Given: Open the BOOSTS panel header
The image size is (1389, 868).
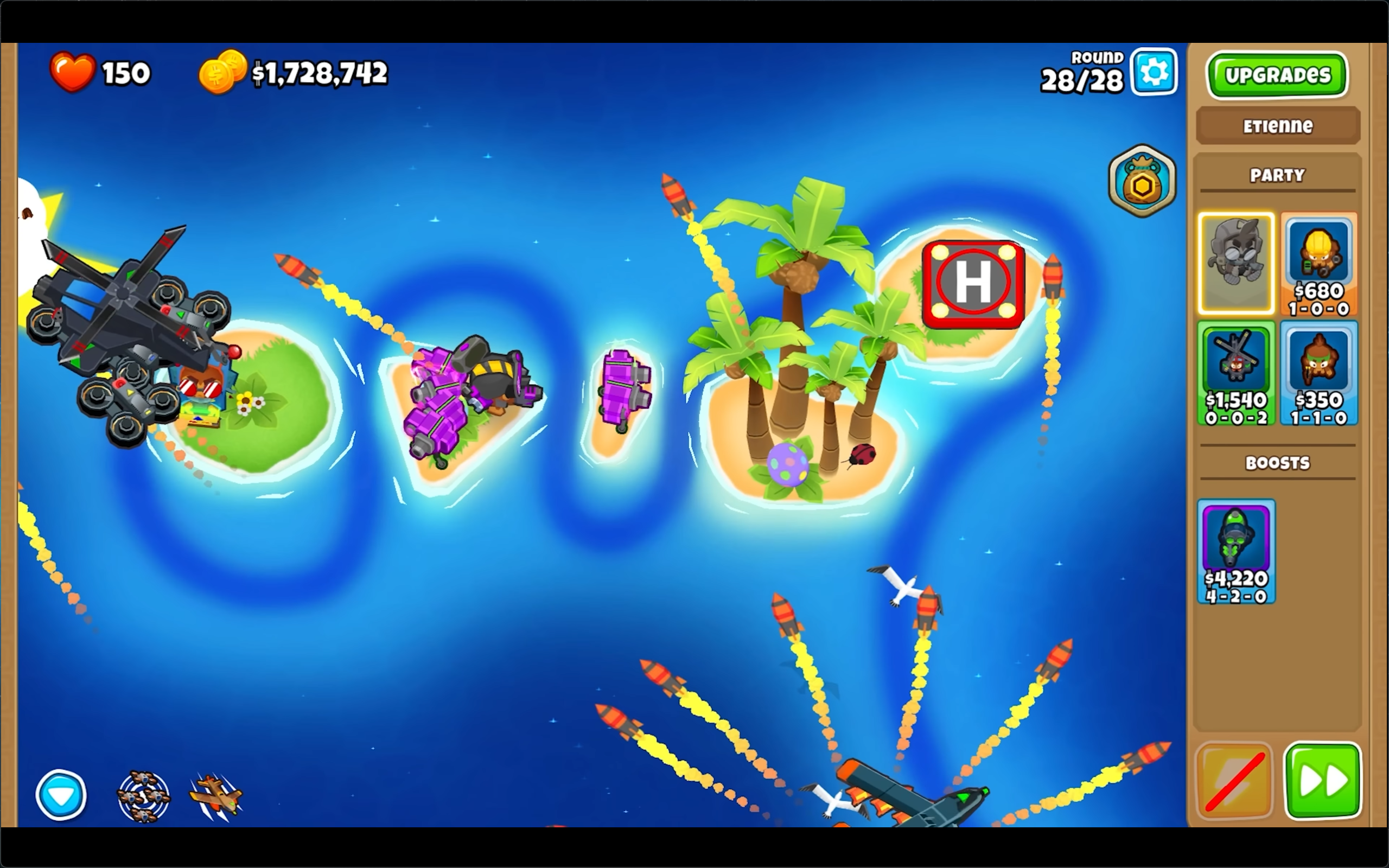Looking at the screenshot, I should pyautogui.click(x=1277, y=463).
